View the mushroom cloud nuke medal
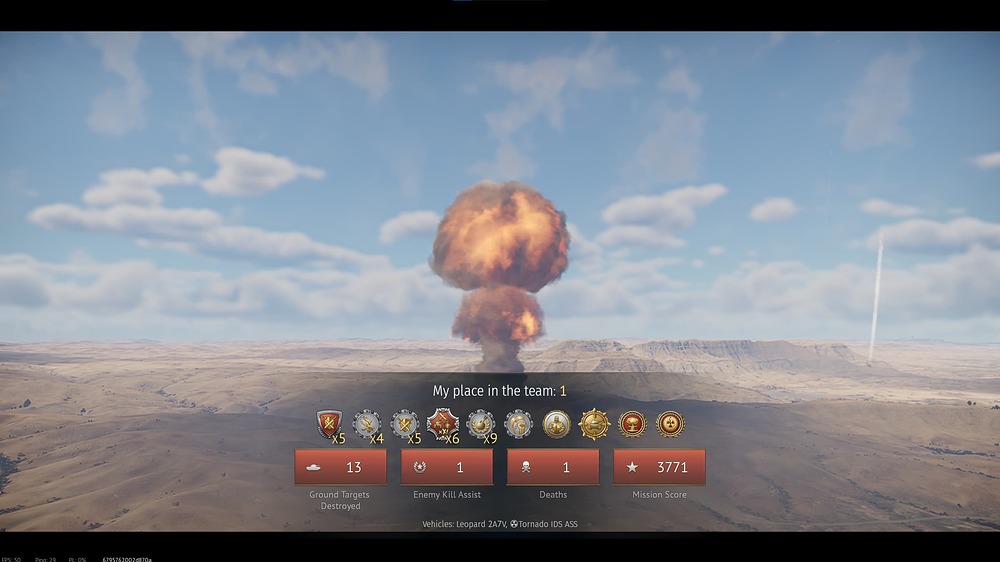This screenshot has width=1000, height=562. click(x=632, y=424)
